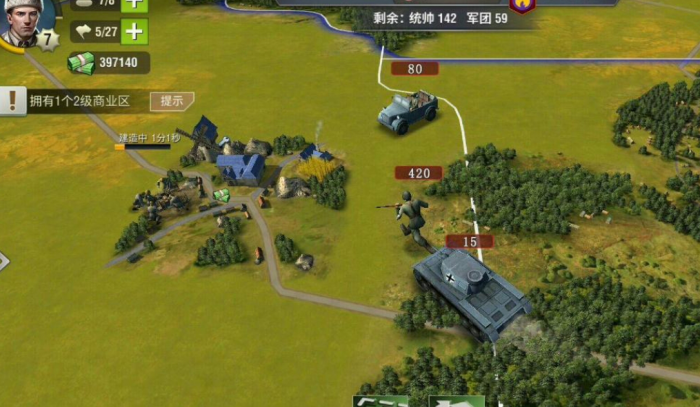Add more to the 5/27 resource counter
The width and height of the screenshot is (700, 407).
[134, 31]
